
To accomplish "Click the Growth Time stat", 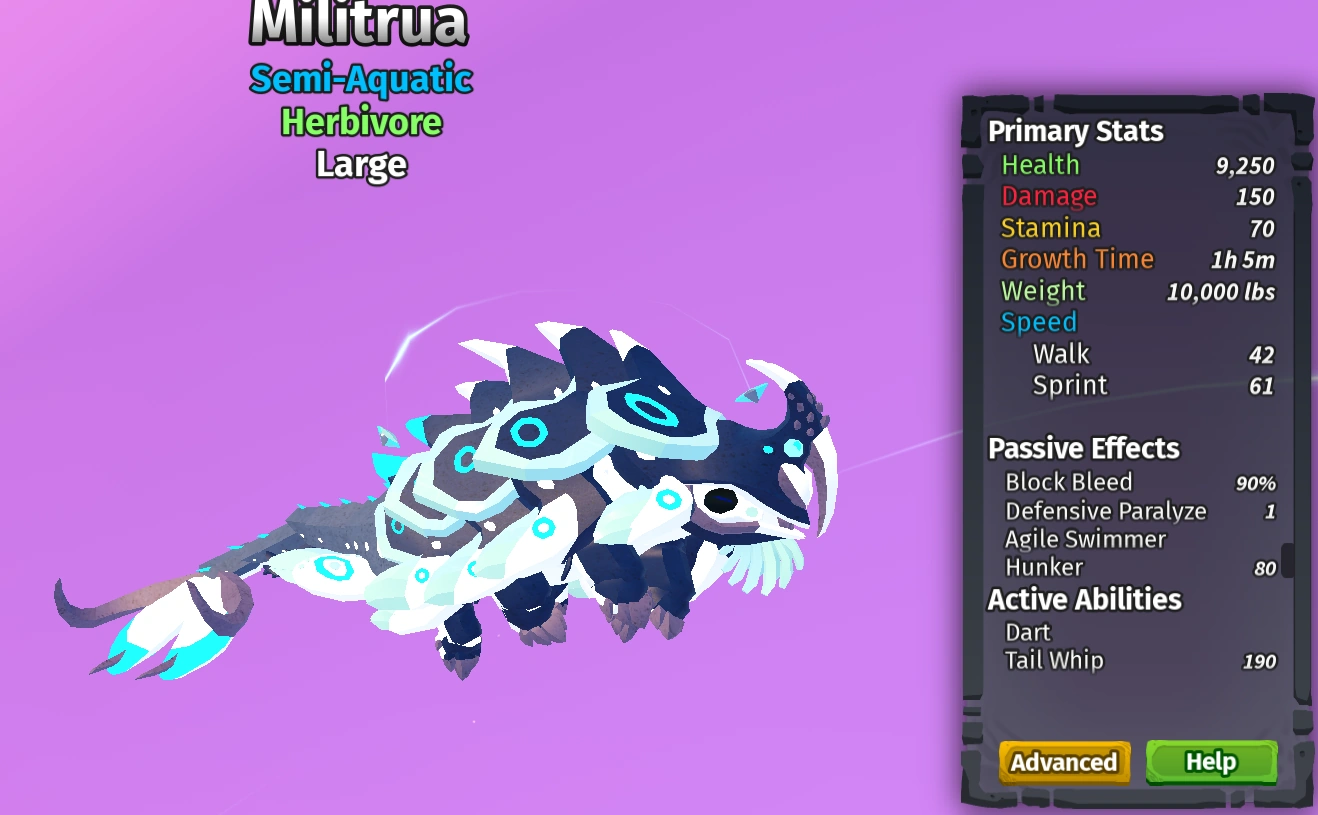I will pos(1077,259).
